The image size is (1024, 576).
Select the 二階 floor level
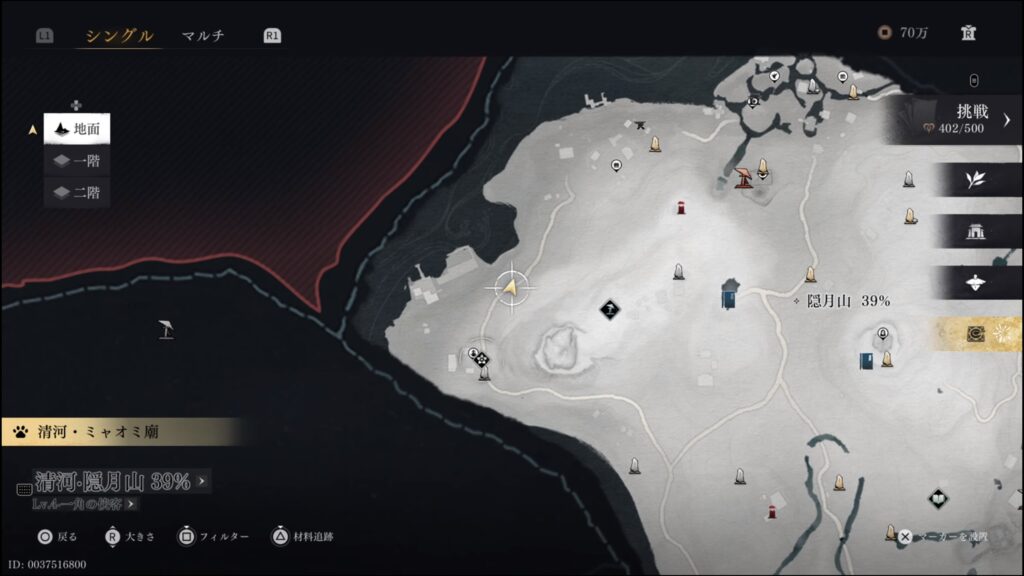(77, 192)
